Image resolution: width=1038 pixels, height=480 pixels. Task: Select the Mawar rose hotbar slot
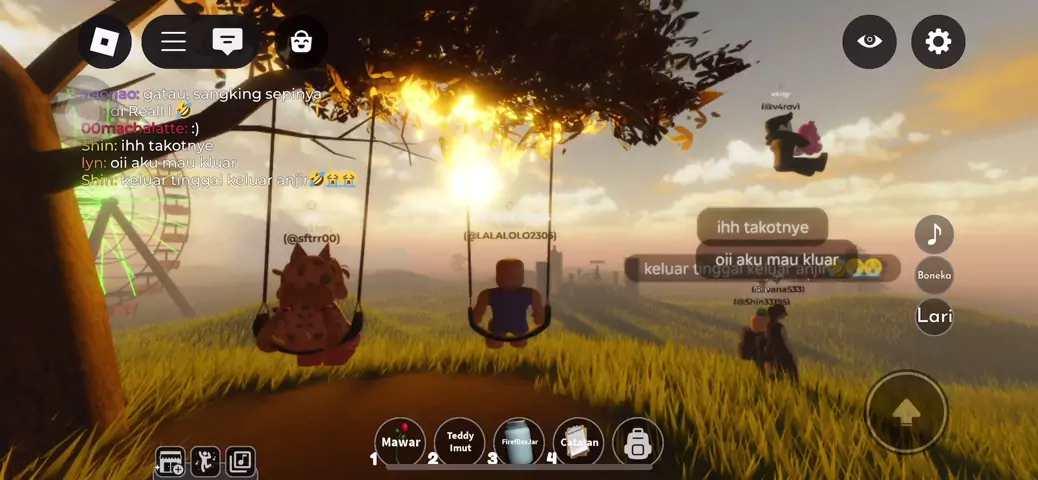click(x=400, y=442)
